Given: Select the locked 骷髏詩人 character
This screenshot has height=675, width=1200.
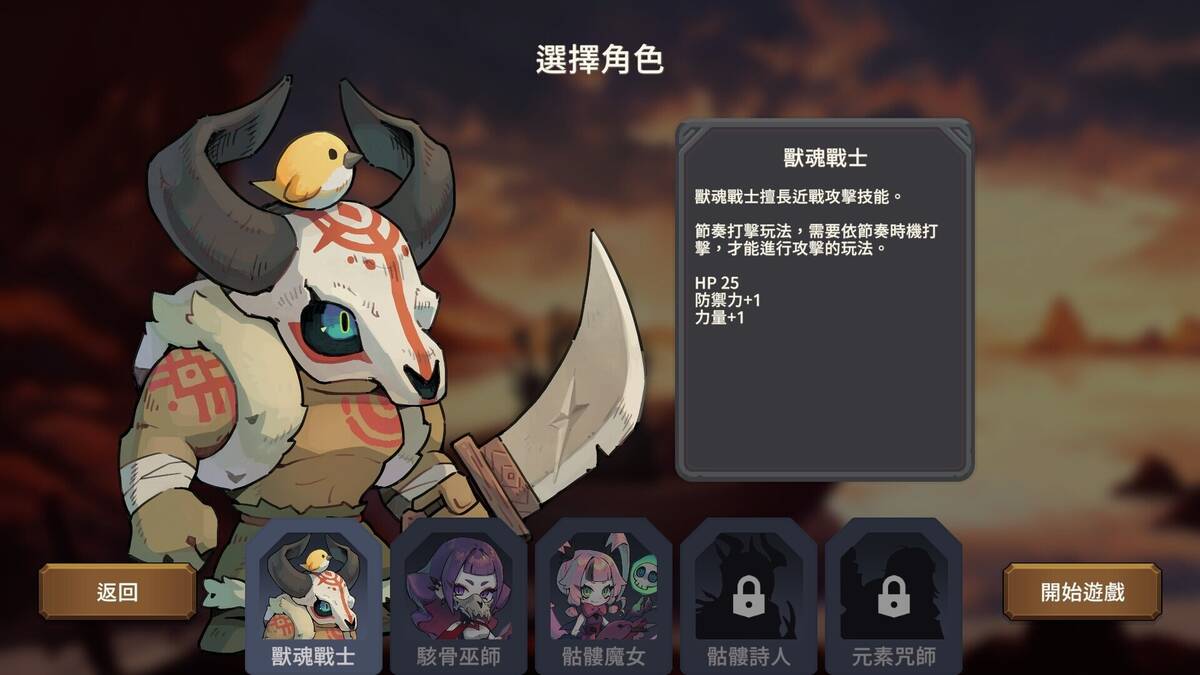Looking at the screenshot, I should [x=748, y=595].
